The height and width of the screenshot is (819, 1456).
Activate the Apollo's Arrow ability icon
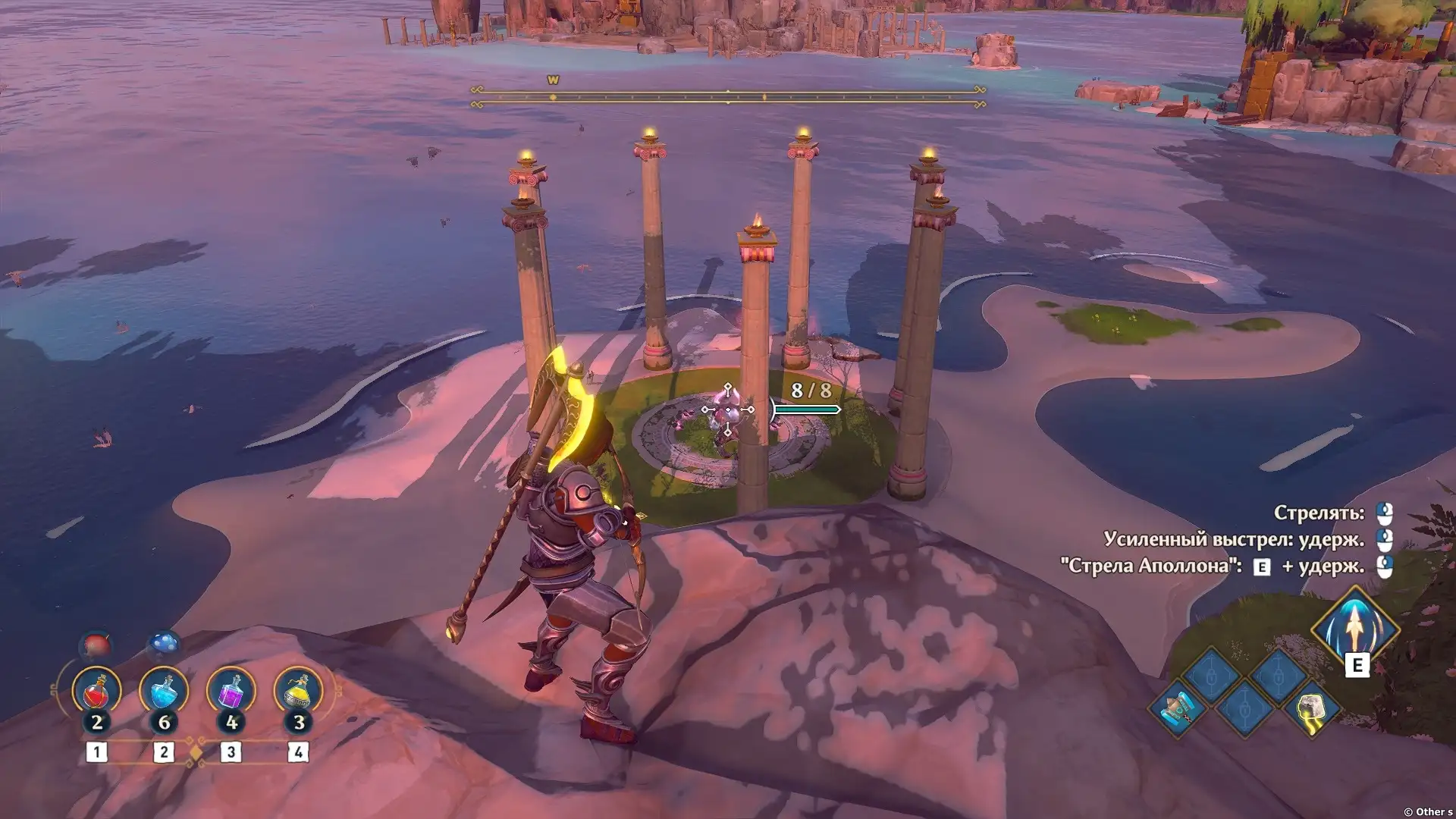click(1356, 628)
